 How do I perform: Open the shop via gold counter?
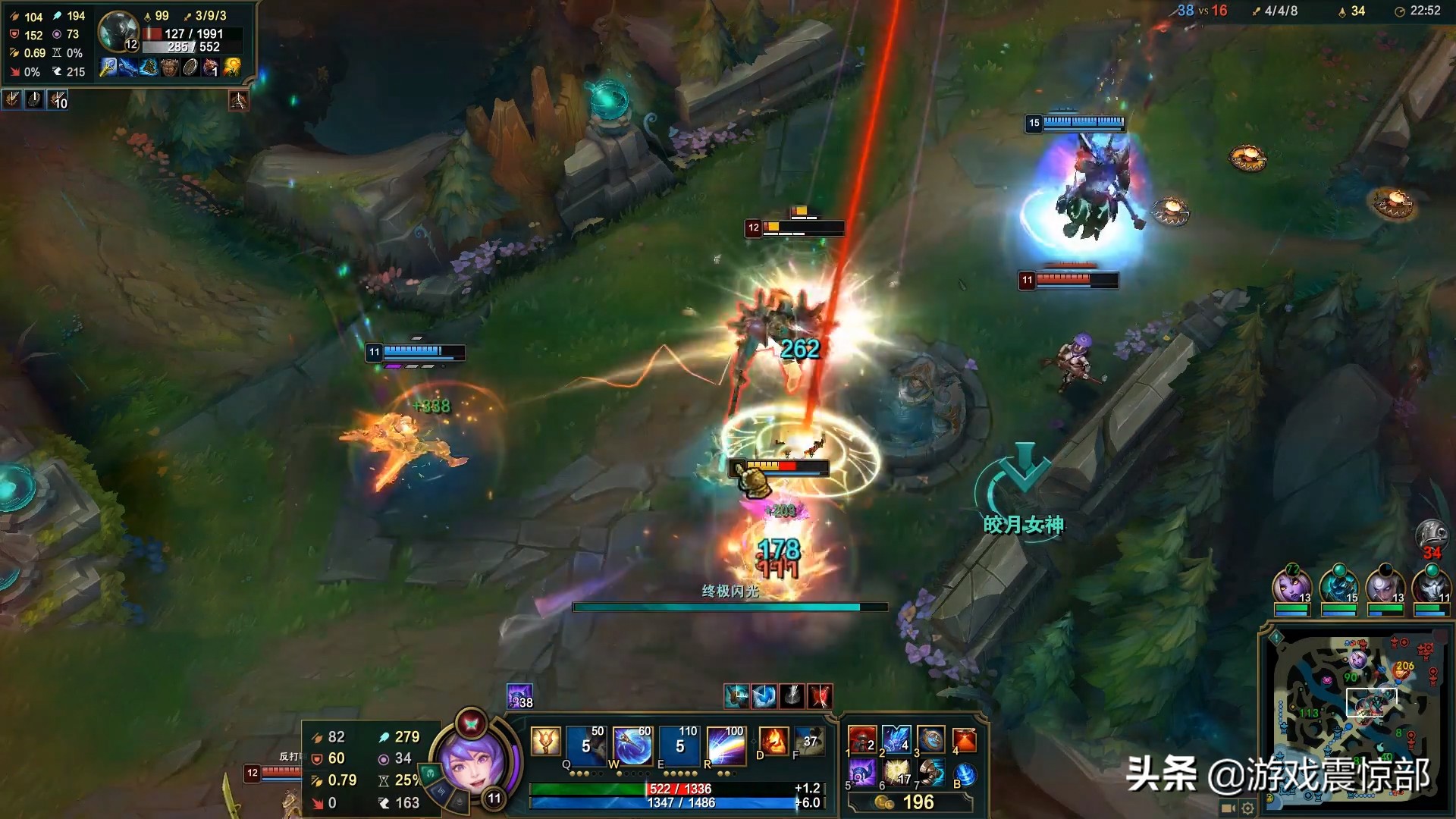(x=908, y=802)
